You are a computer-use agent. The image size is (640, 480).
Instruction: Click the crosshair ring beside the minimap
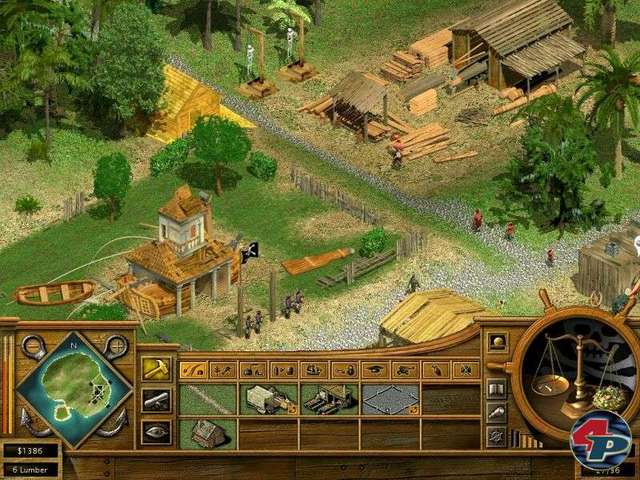click(x=116, y=347)
